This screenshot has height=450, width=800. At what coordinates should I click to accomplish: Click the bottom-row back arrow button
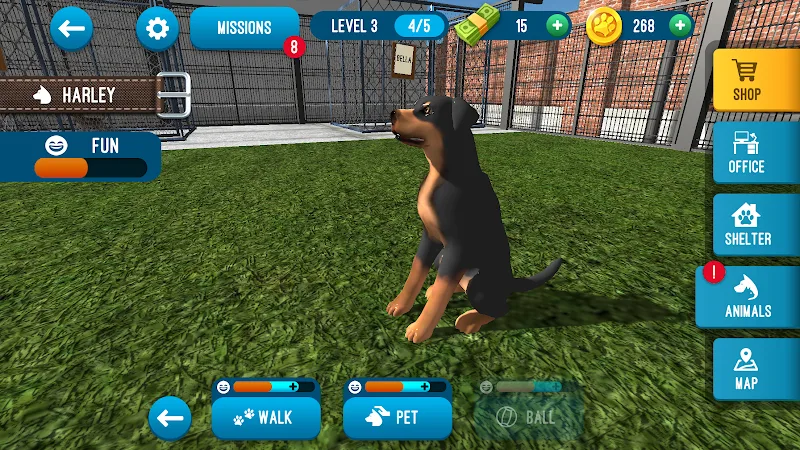(171, 418)
